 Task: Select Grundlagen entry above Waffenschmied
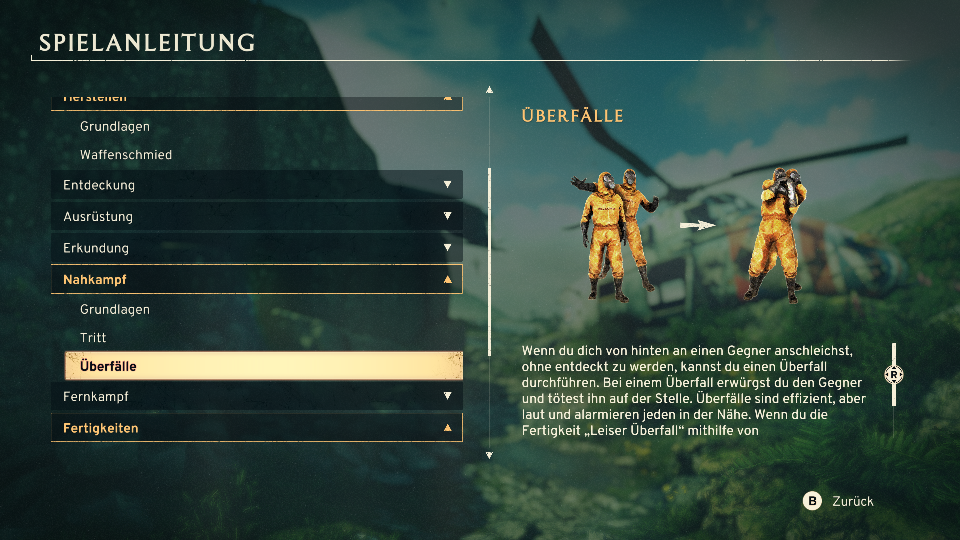pos(115,127)
